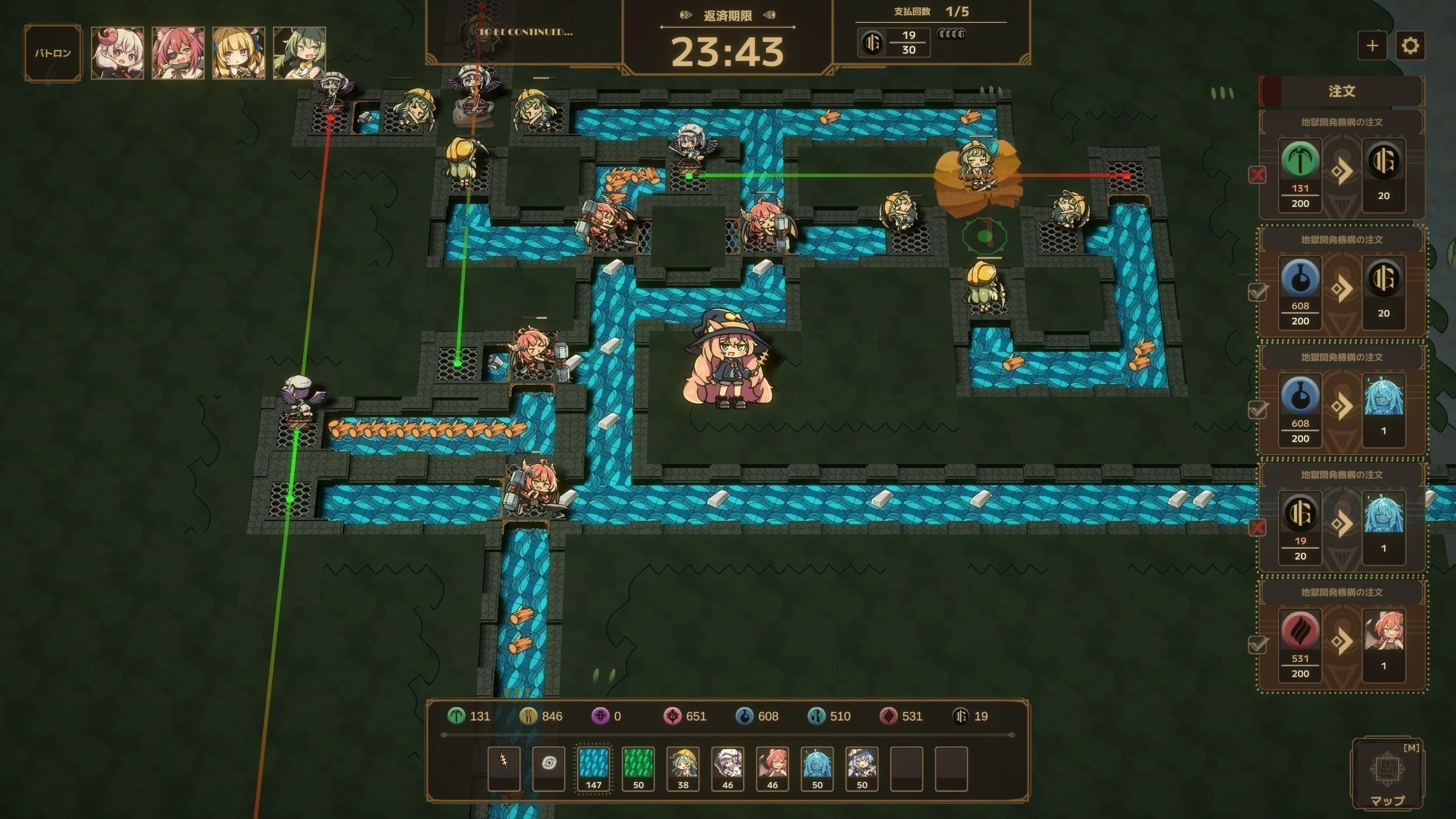Toggle the checkbox on the red flame order
This screenshot has height=819, width=1456.
pyautogui.click(x=1257, y=644)
